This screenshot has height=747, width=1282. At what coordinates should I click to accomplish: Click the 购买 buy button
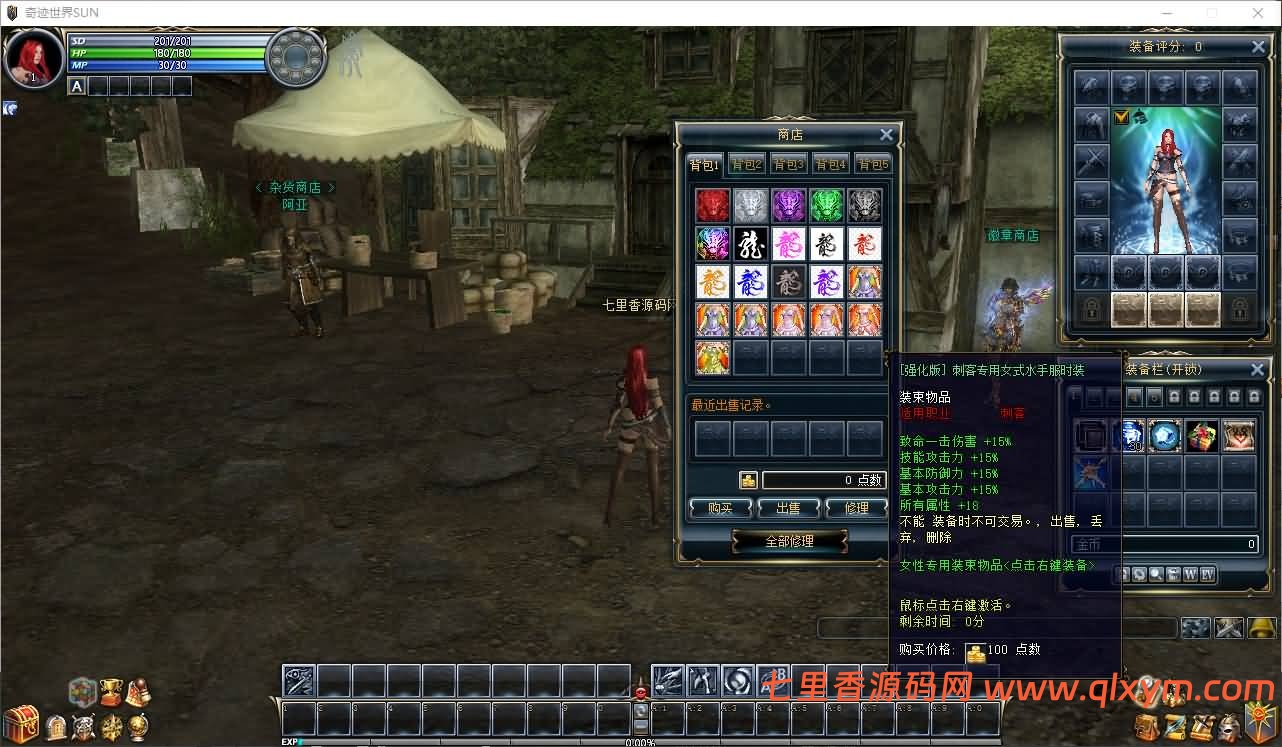tap(720, 508)
